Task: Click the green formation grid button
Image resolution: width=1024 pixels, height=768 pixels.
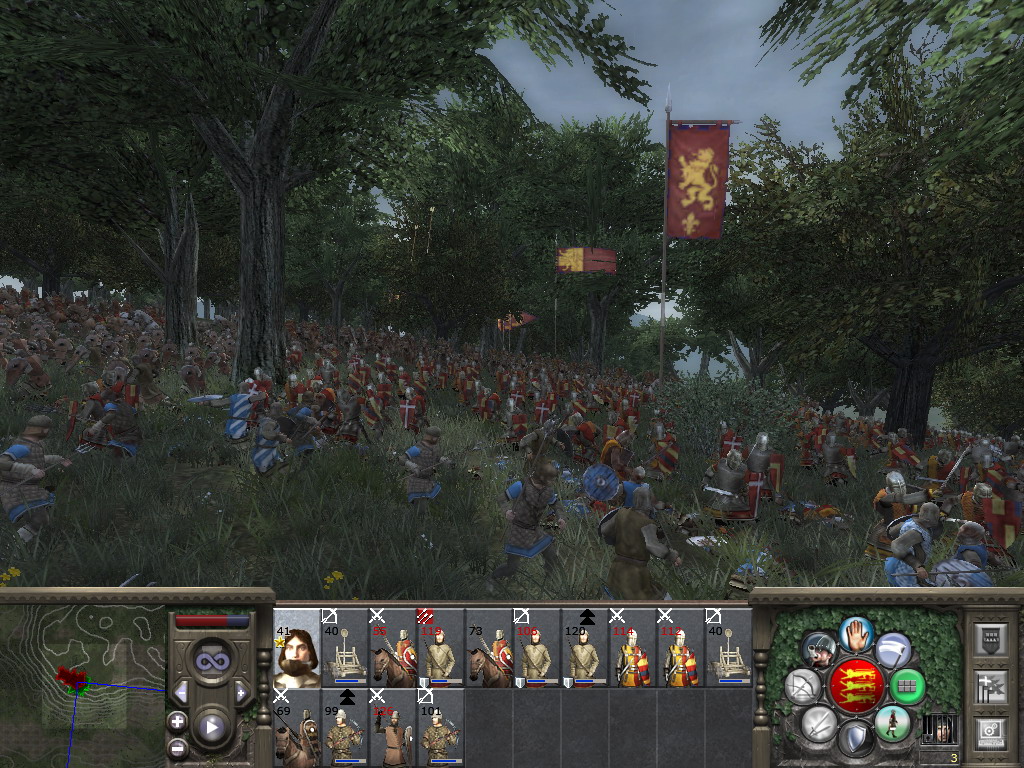Action: pyautogui.click(x=908, y=687)
